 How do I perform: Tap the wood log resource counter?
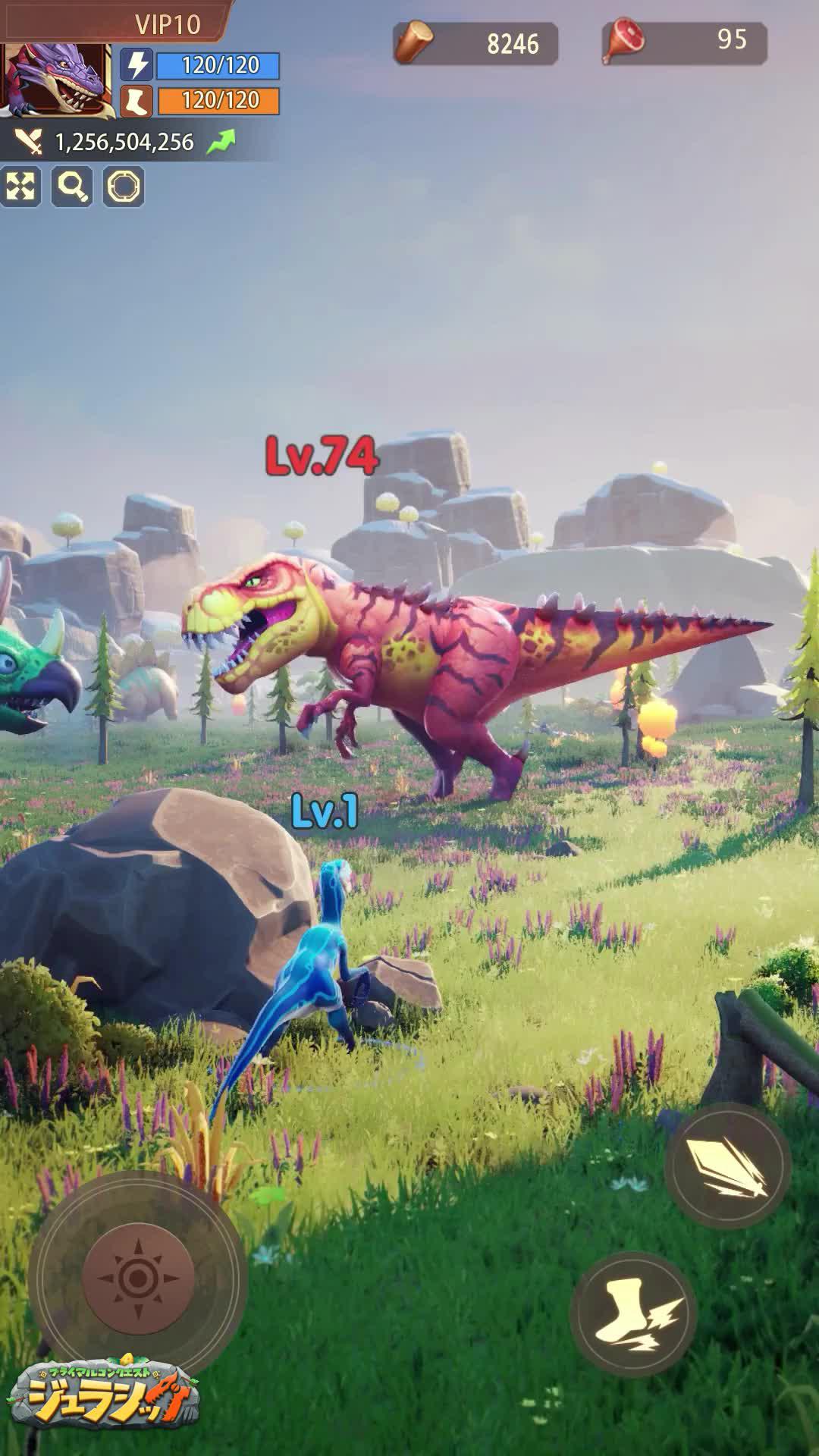coord(475,43)
